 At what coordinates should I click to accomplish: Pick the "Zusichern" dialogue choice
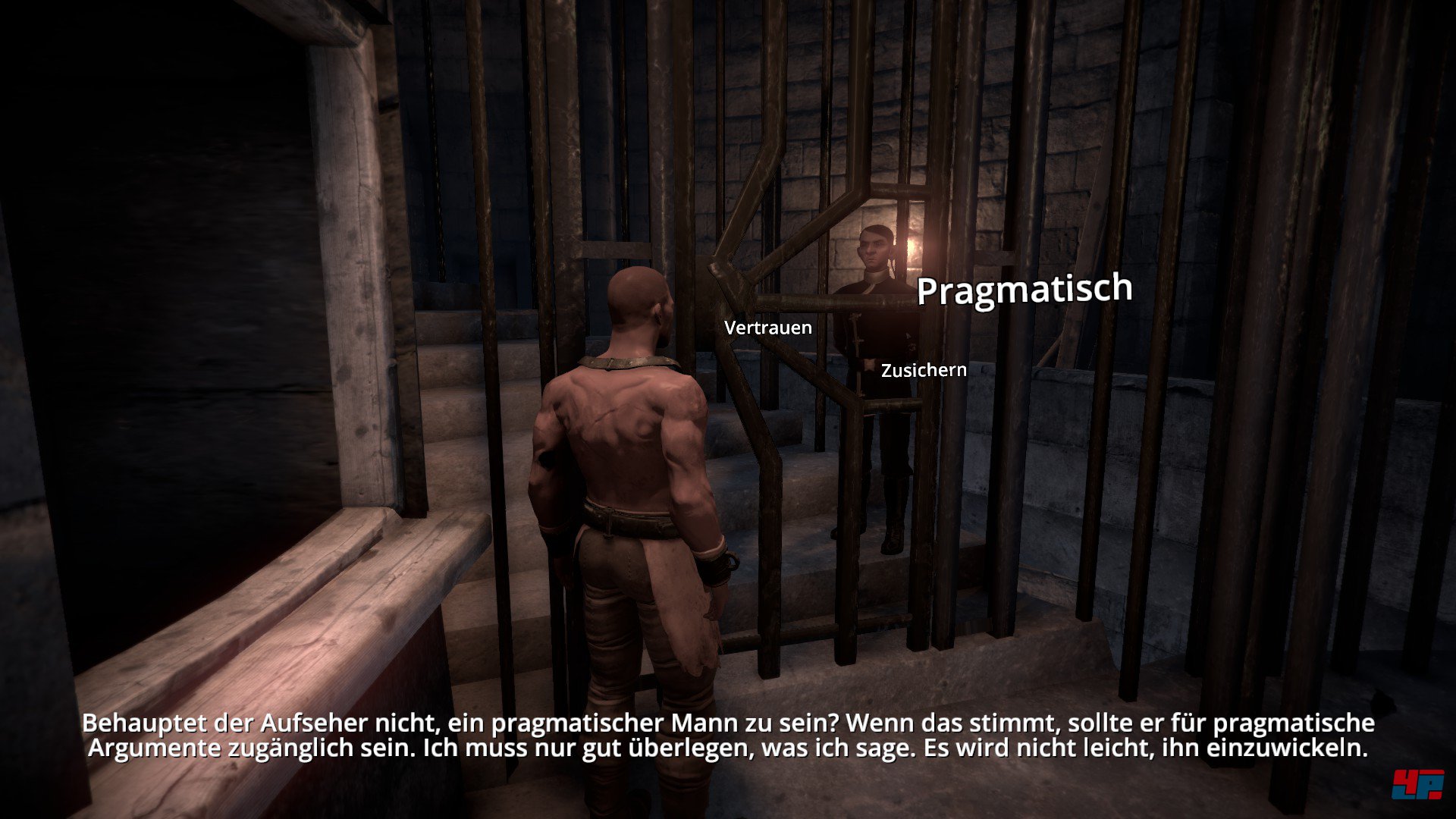[923, 370]
